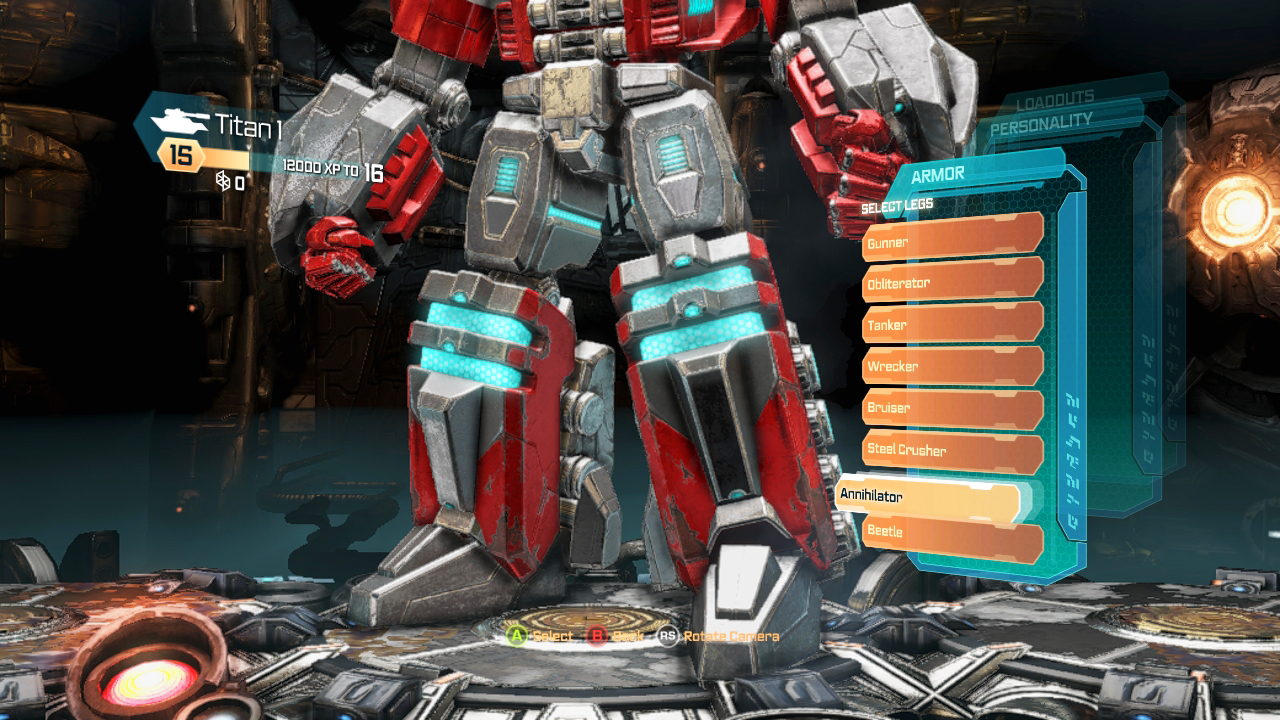Click the energon shard currency icon
The image size is (1280, 720).
221,182
